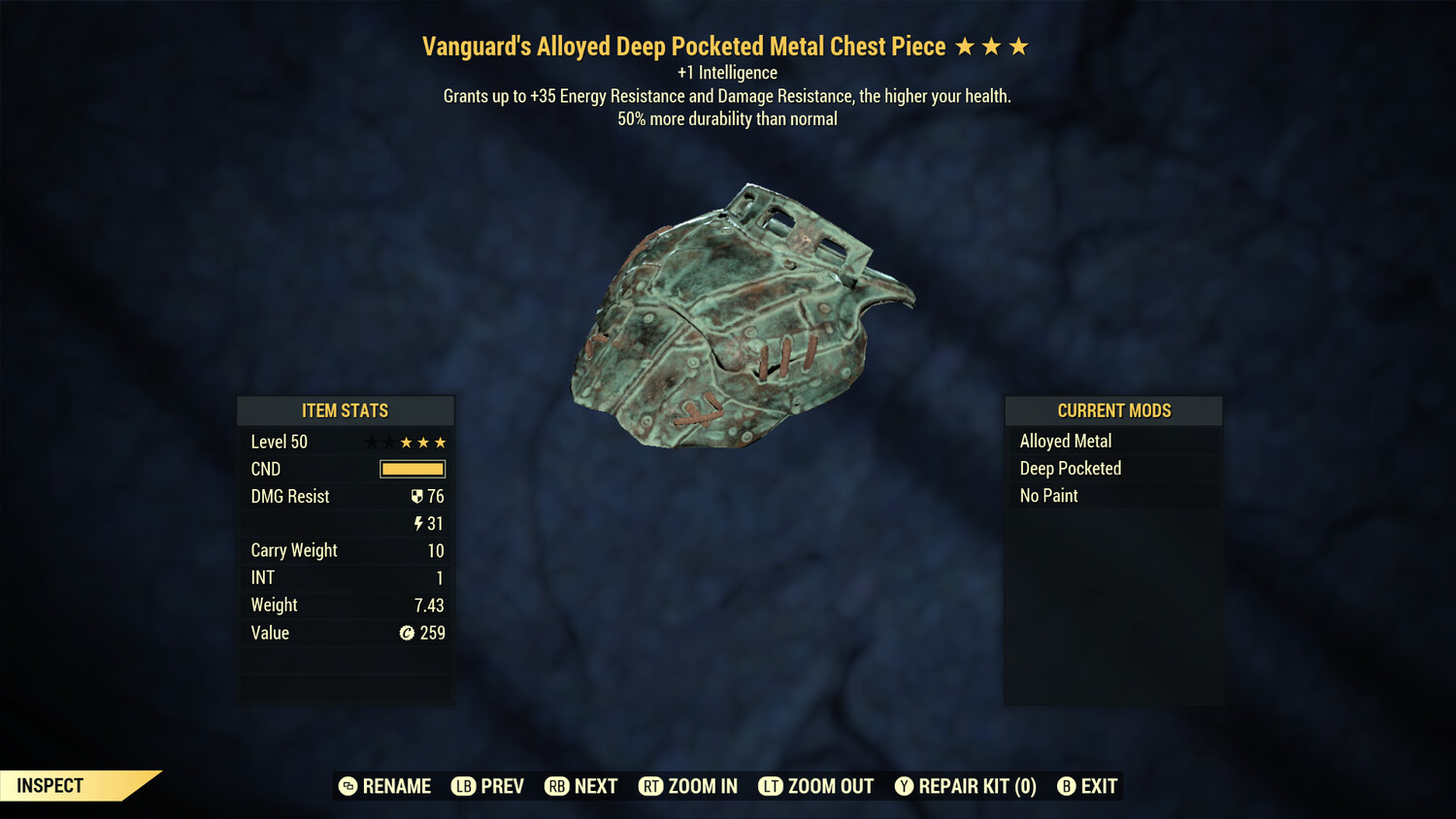The image size is (1456, 819).
Task: Click the metal chest piece 3D model
Action: (738, 311)
